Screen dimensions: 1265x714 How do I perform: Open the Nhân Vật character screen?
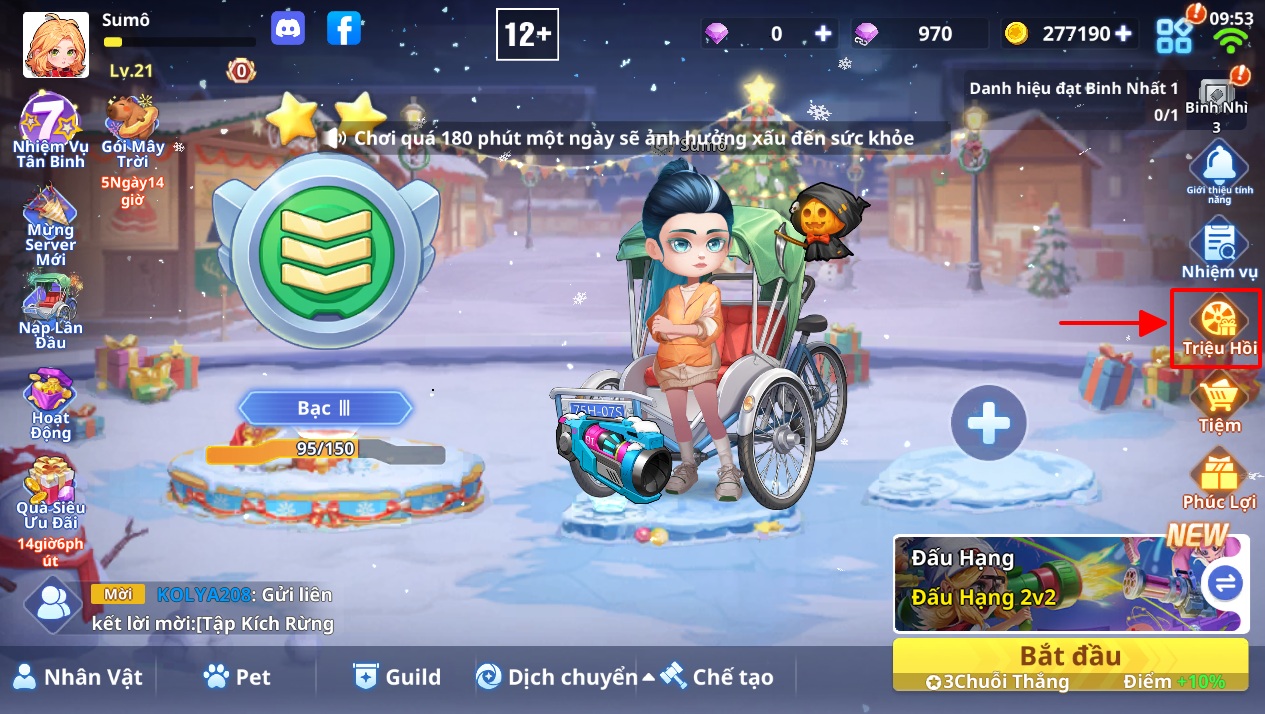tap(78, 677)
